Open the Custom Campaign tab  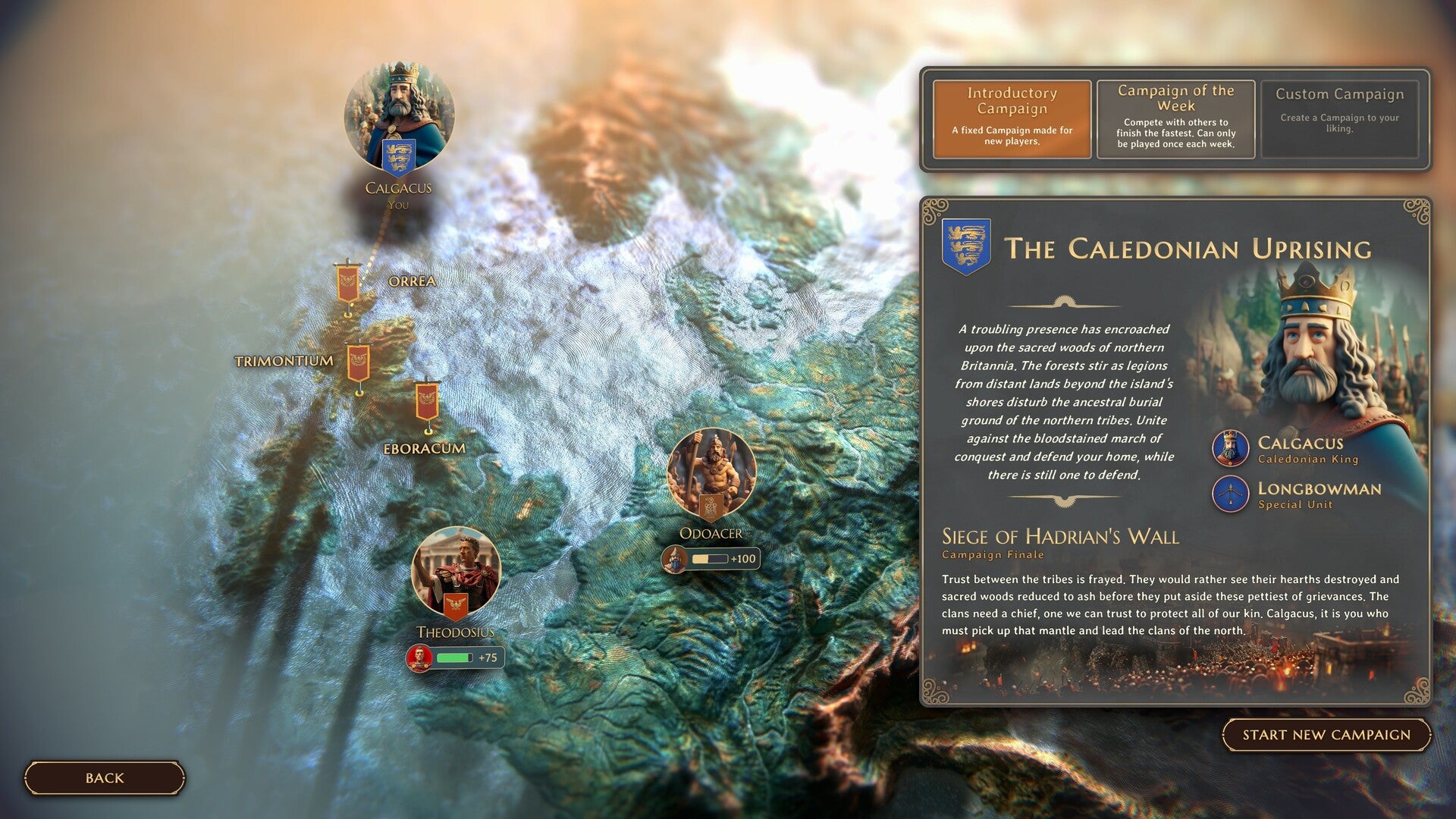1339,118
